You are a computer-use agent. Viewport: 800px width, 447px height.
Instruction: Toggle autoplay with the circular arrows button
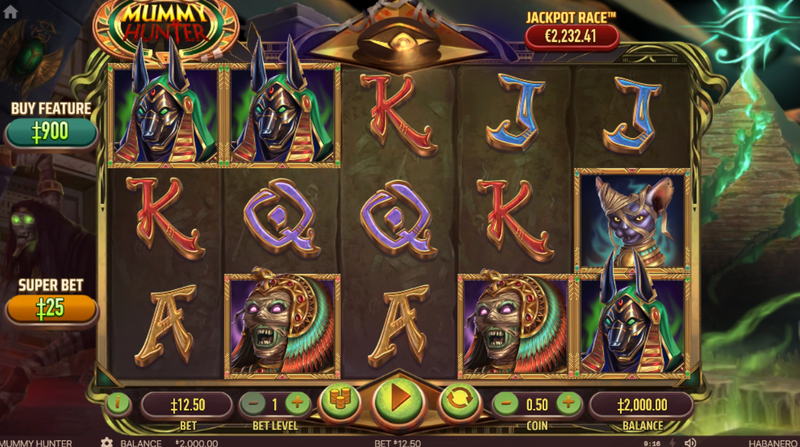point(458,402)
